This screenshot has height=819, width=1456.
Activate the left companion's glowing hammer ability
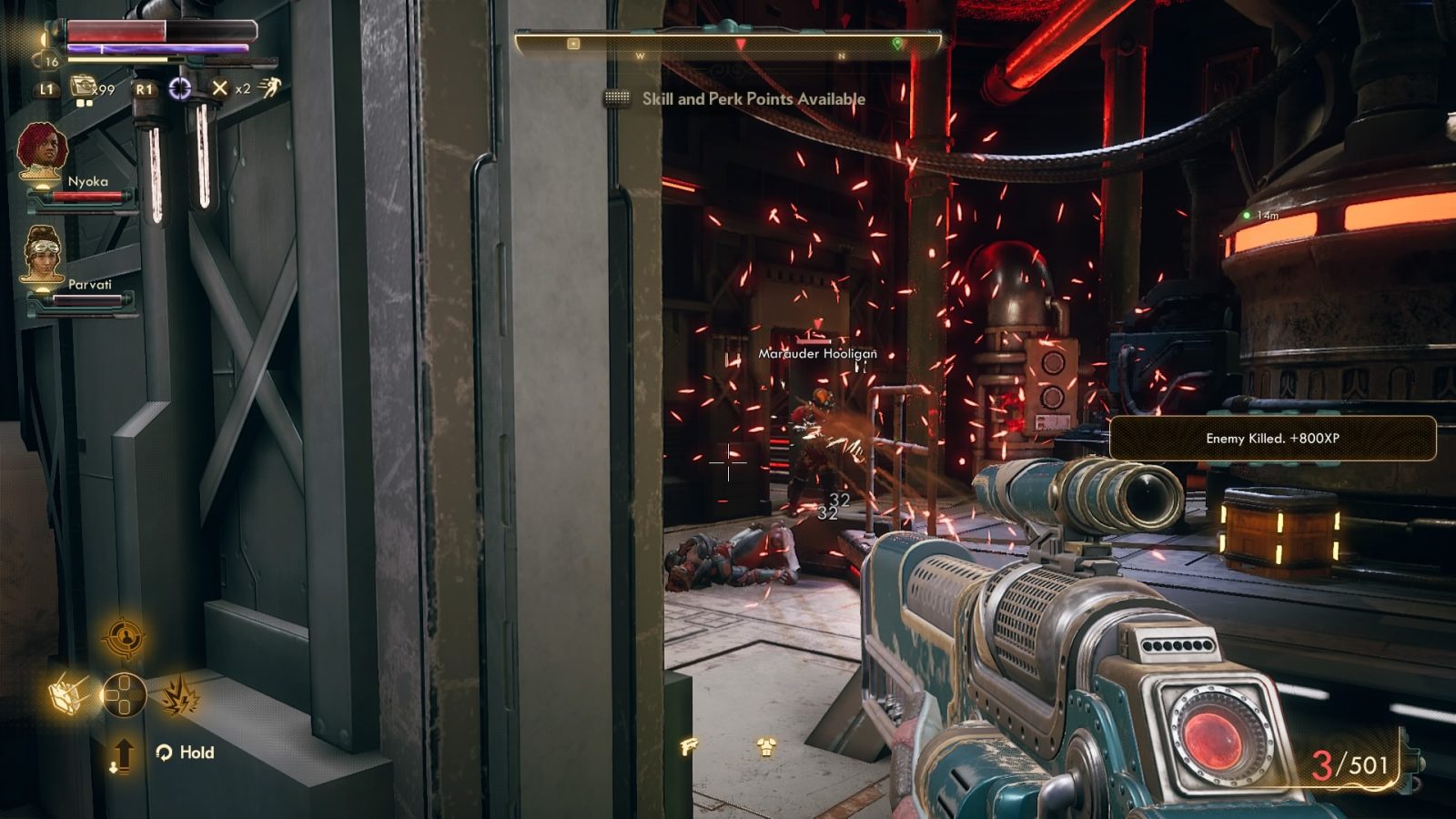[x=67, y=696]
